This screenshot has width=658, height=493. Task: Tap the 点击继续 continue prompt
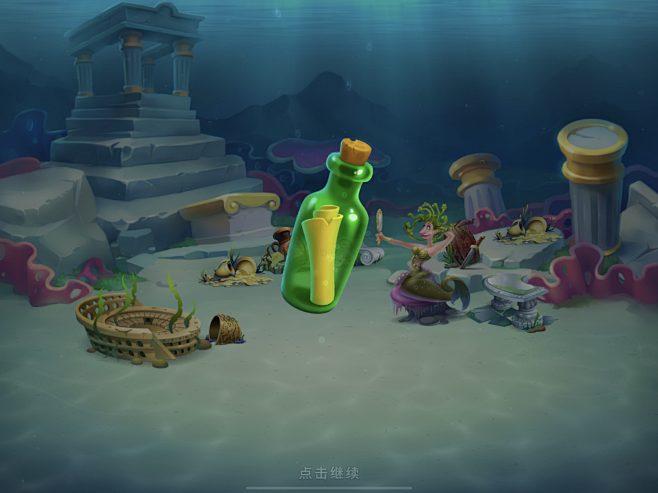[x=329, y=473]
